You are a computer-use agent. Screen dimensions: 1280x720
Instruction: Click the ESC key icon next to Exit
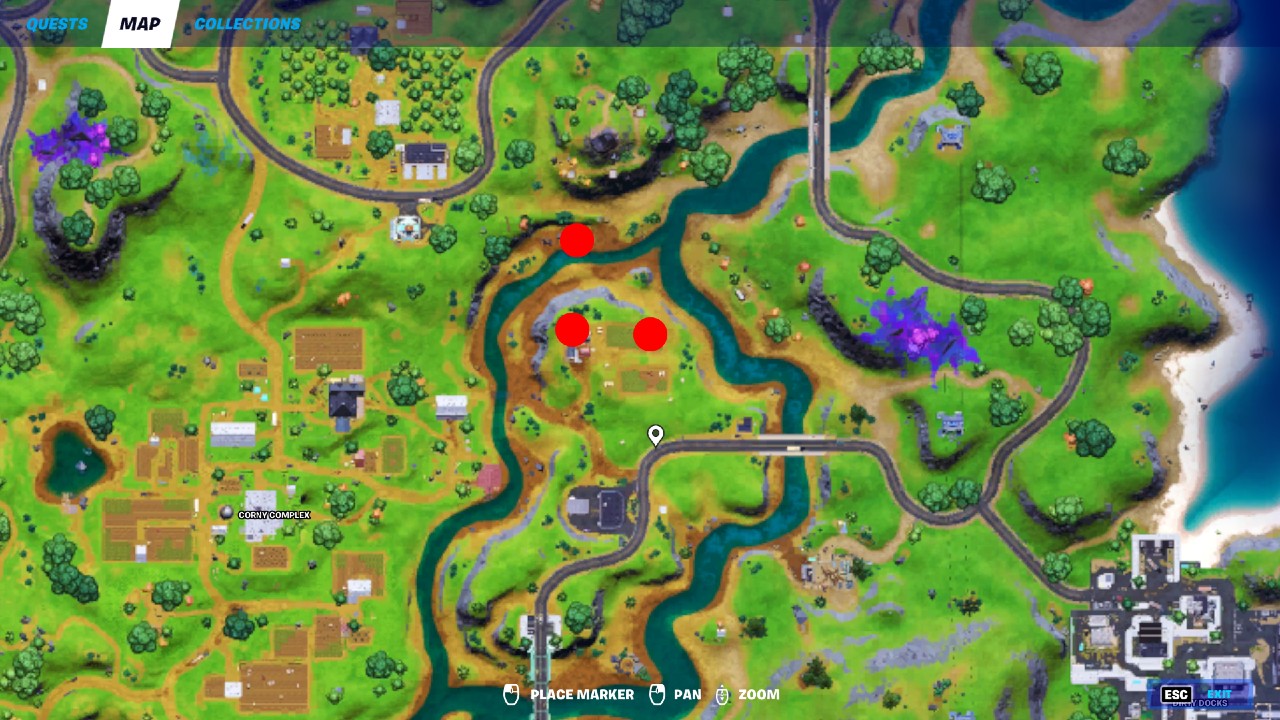1178,692
